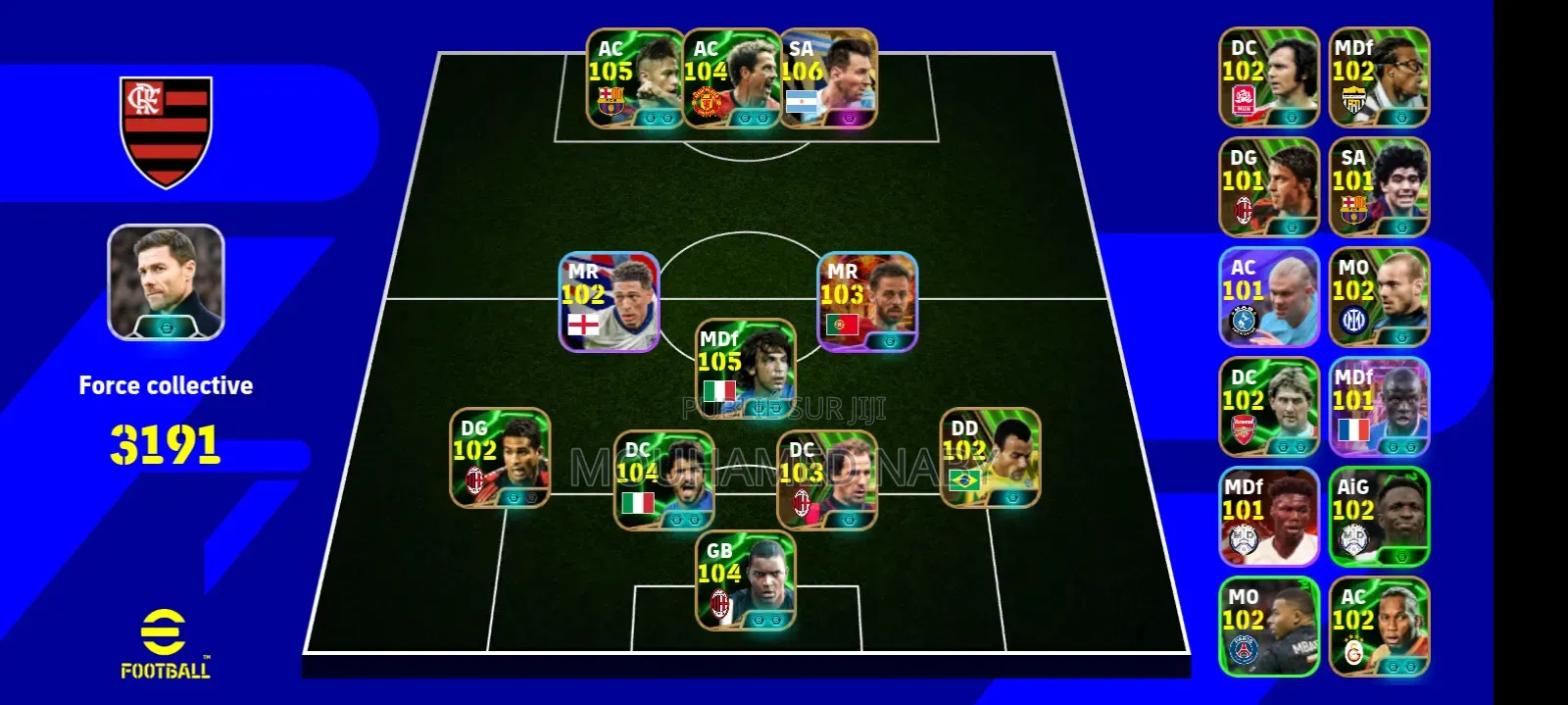This screenshot has height=705, width=1568.
Task: Click the Flamengo club crest
Action: (x=166, y=131)
